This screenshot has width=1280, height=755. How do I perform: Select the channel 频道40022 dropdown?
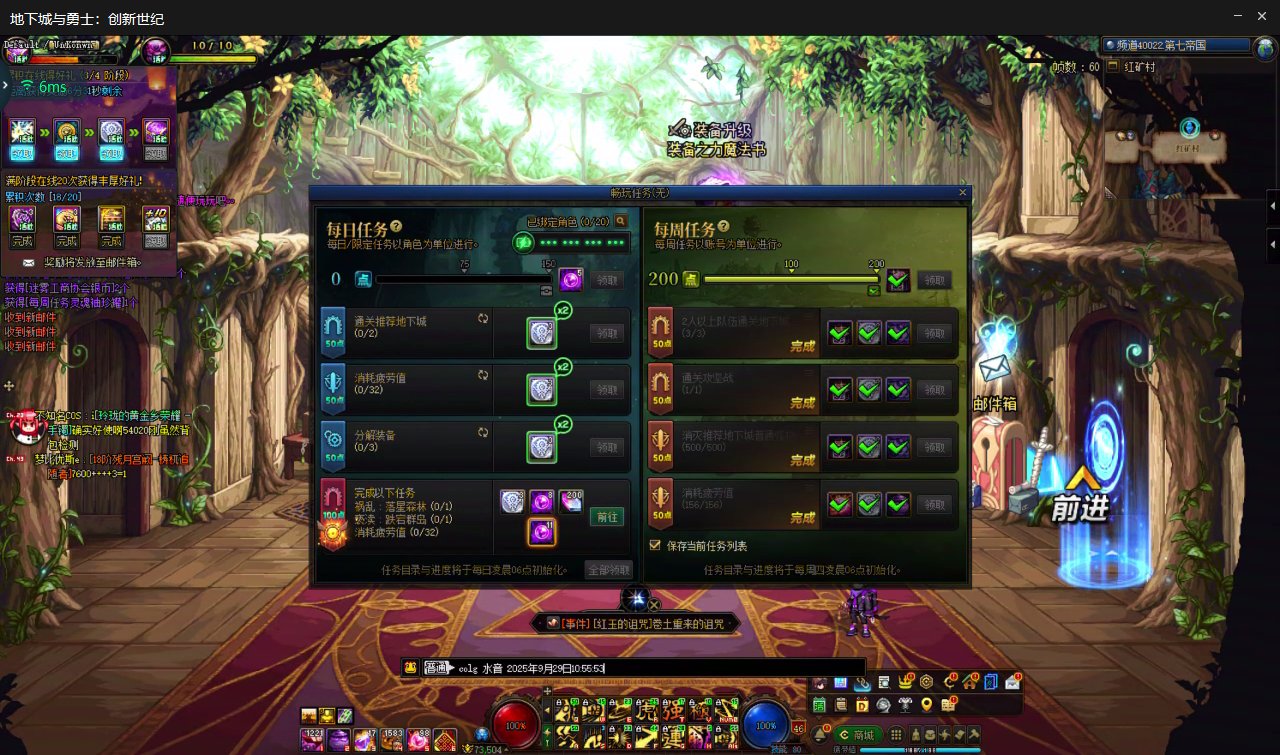1177,46
